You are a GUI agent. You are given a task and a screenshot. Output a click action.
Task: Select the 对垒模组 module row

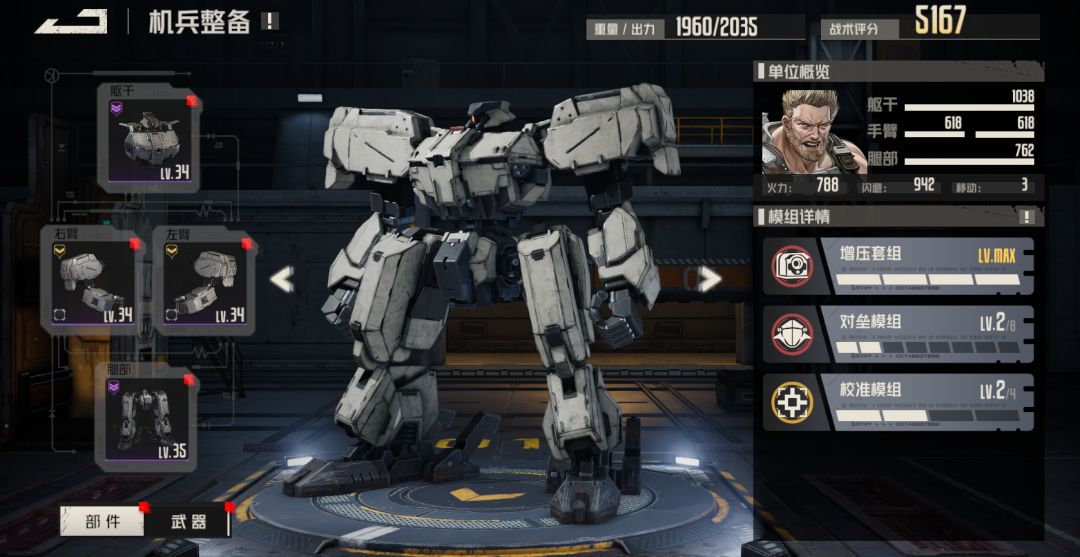[898, 334]
